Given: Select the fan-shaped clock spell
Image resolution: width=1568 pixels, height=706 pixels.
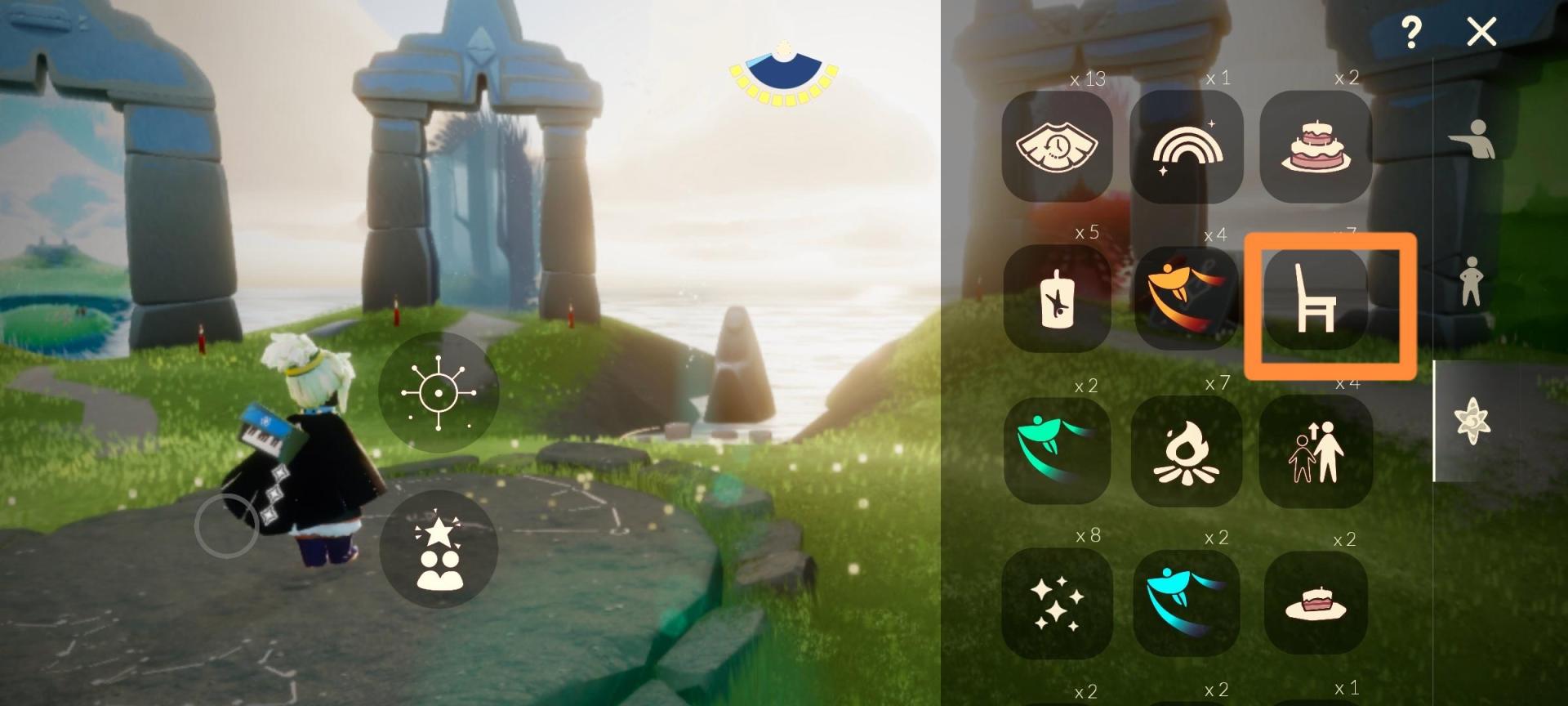Looking at the screenshot, I should click(x=1057, y=147).
